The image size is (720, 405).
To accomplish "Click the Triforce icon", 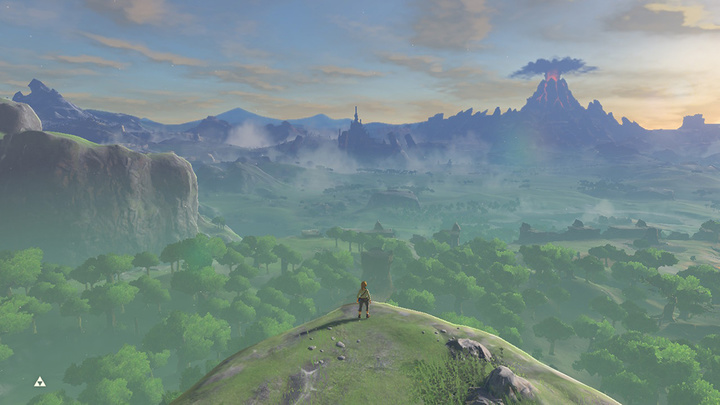I will point(40,381).
